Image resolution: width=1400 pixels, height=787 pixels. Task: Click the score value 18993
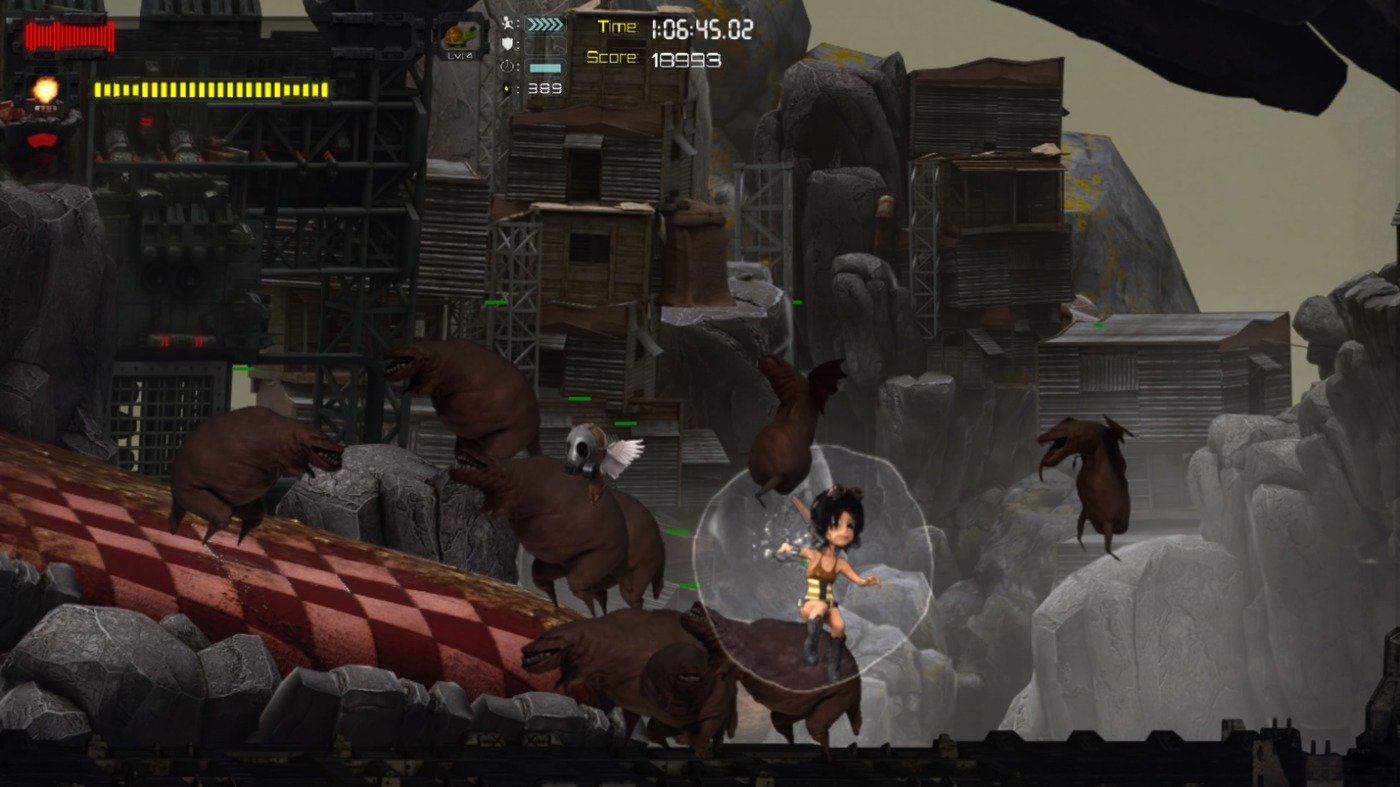click(x=686, y=58)
